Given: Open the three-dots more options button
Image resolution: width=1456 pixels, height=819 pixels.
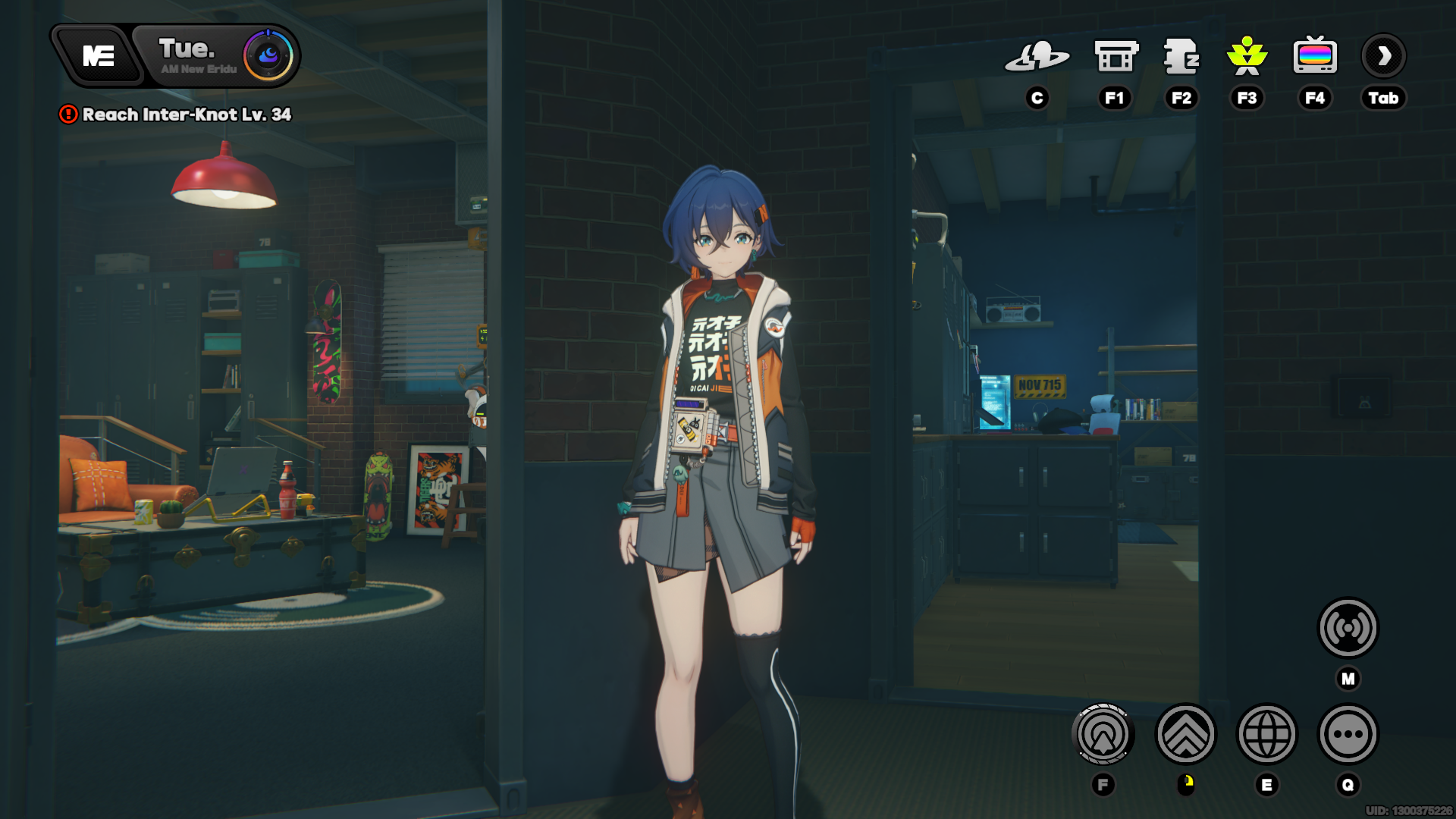Looking at the screenshot, I should point(1348,734).
